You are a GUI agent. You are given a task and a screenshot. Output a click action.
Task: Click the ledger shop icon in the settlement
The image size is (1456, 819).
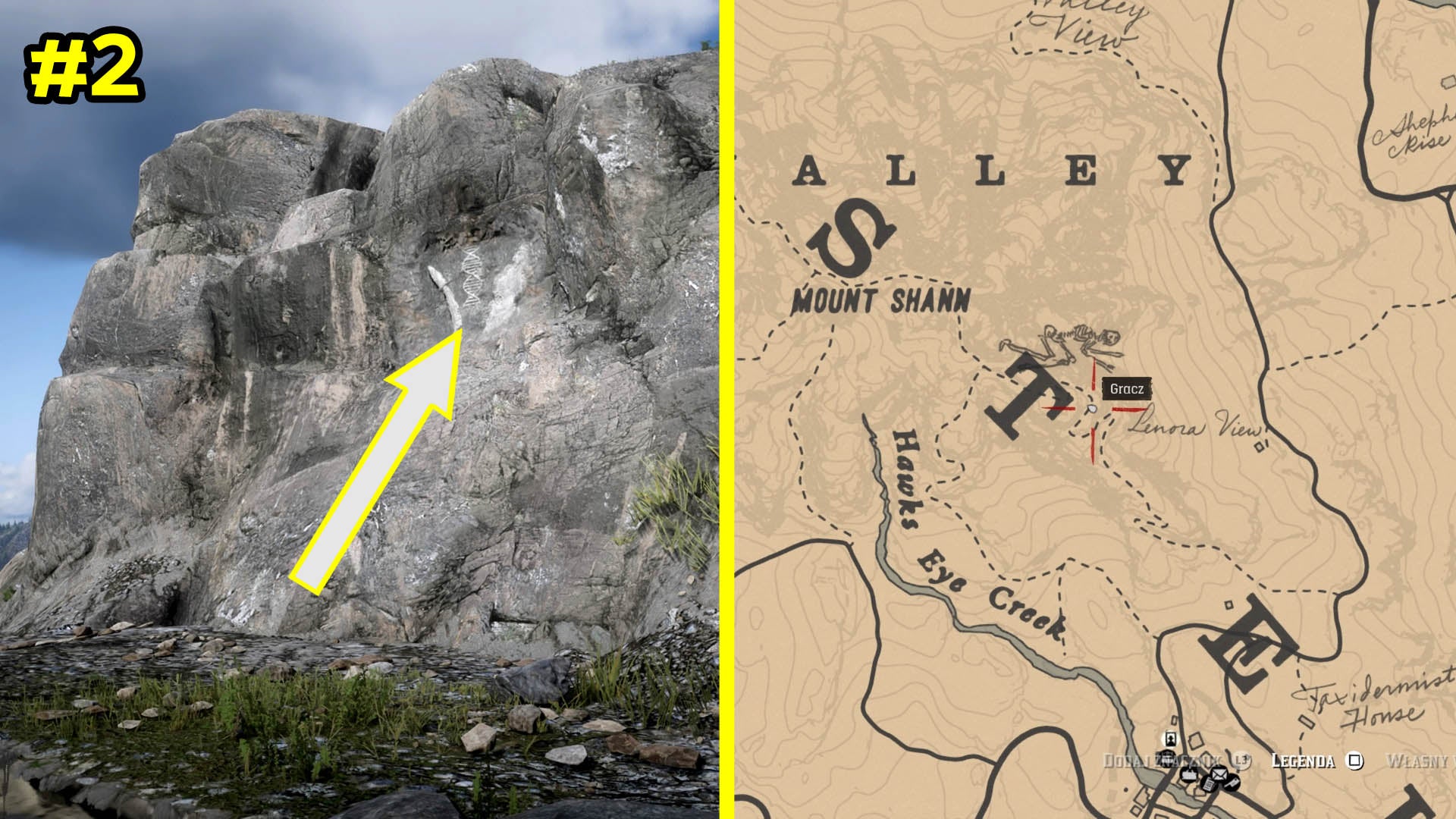1209,785
